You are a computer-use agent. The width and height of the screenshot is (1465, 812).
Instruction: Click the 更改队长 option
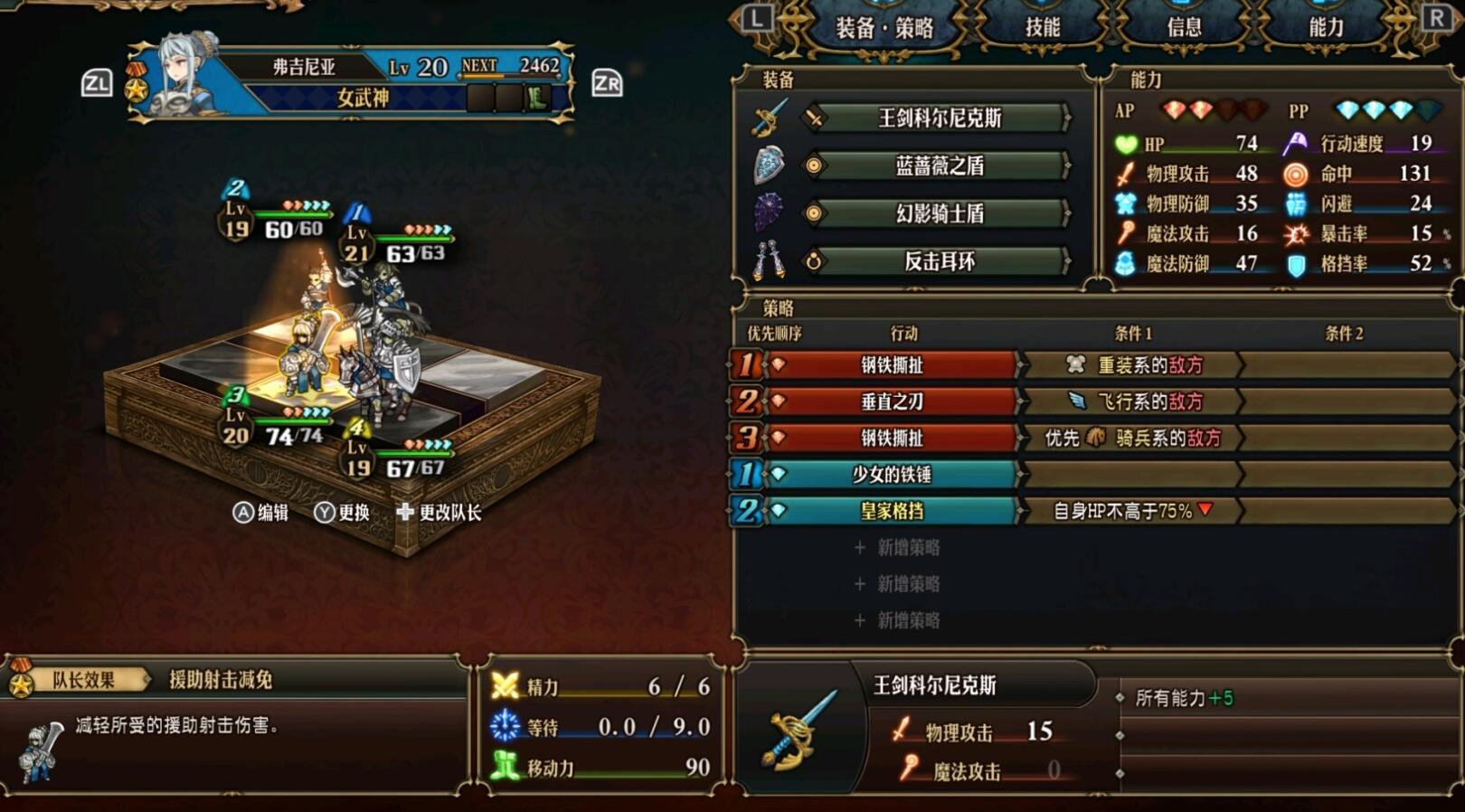tap(439, 513)
